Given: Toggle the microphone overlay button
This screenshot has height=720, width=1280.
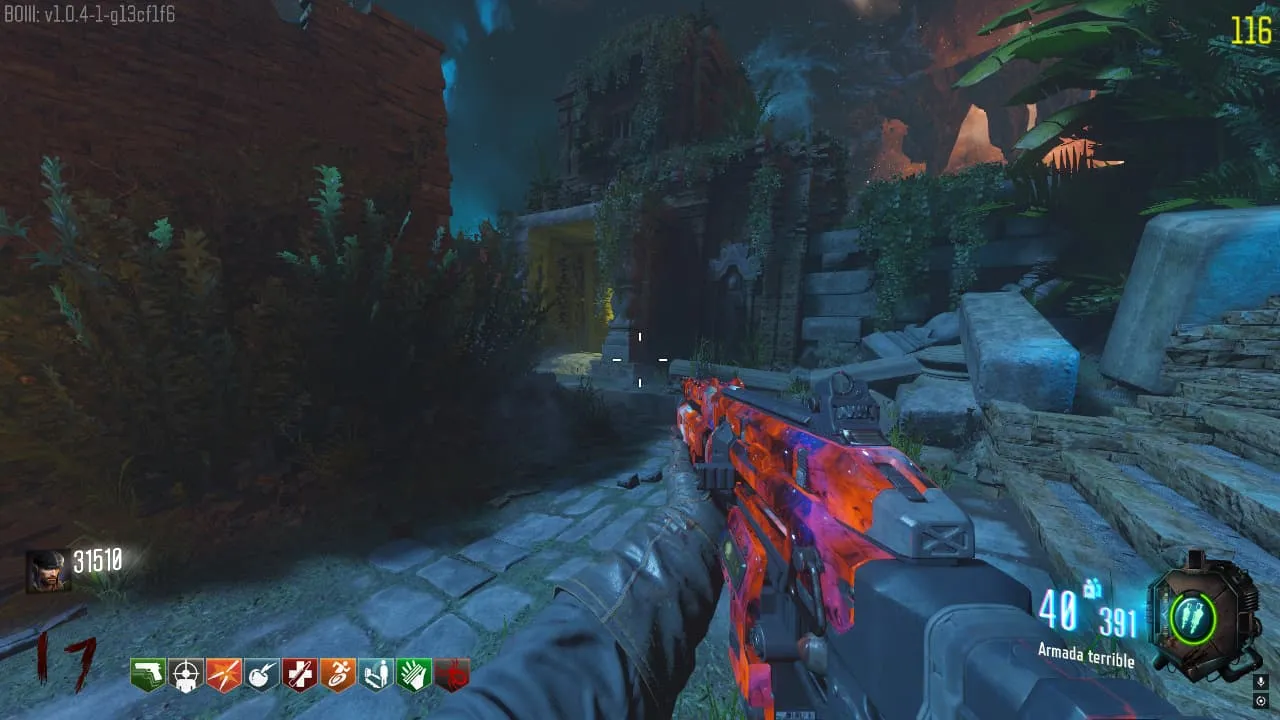Looking at the screenshot, I should tap(1260, 682).
